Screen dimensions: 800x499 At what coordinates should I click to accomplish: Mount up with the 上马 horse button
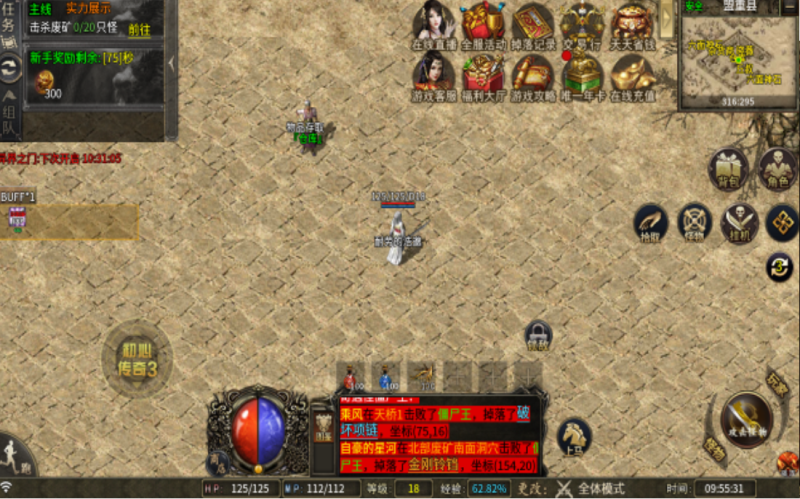pos(574,436)
